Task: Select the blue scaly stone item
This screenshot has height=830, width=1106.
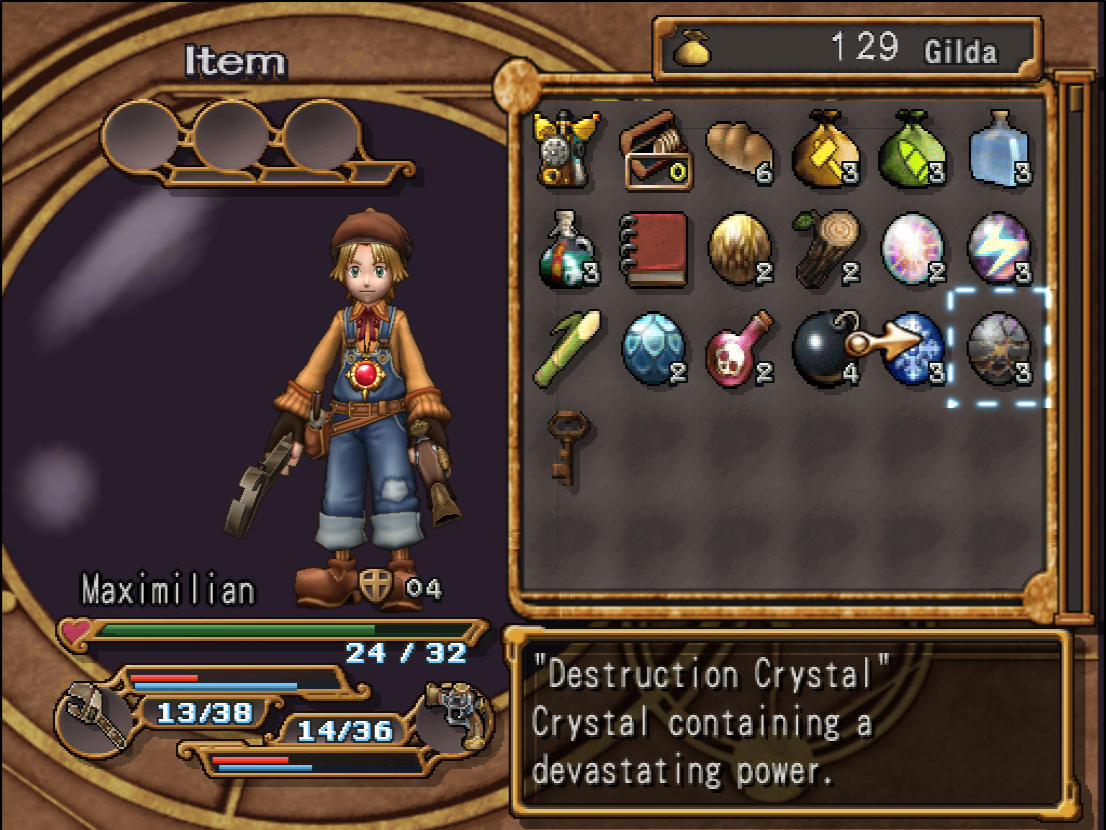Action: click(653, 347)
